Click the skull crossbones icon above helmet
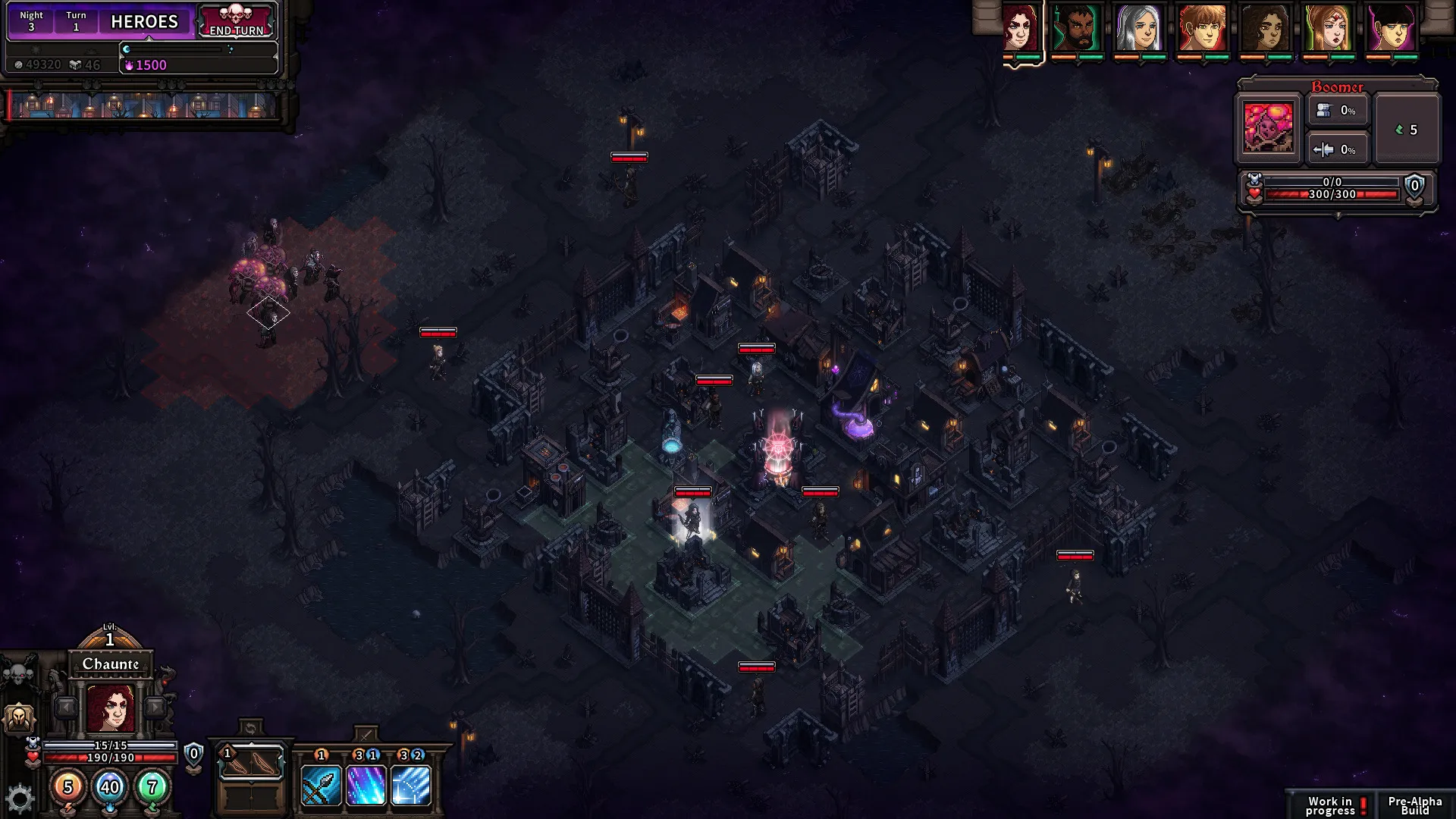The width and height of the screenshot is (1456, 819). click(18, 673)
